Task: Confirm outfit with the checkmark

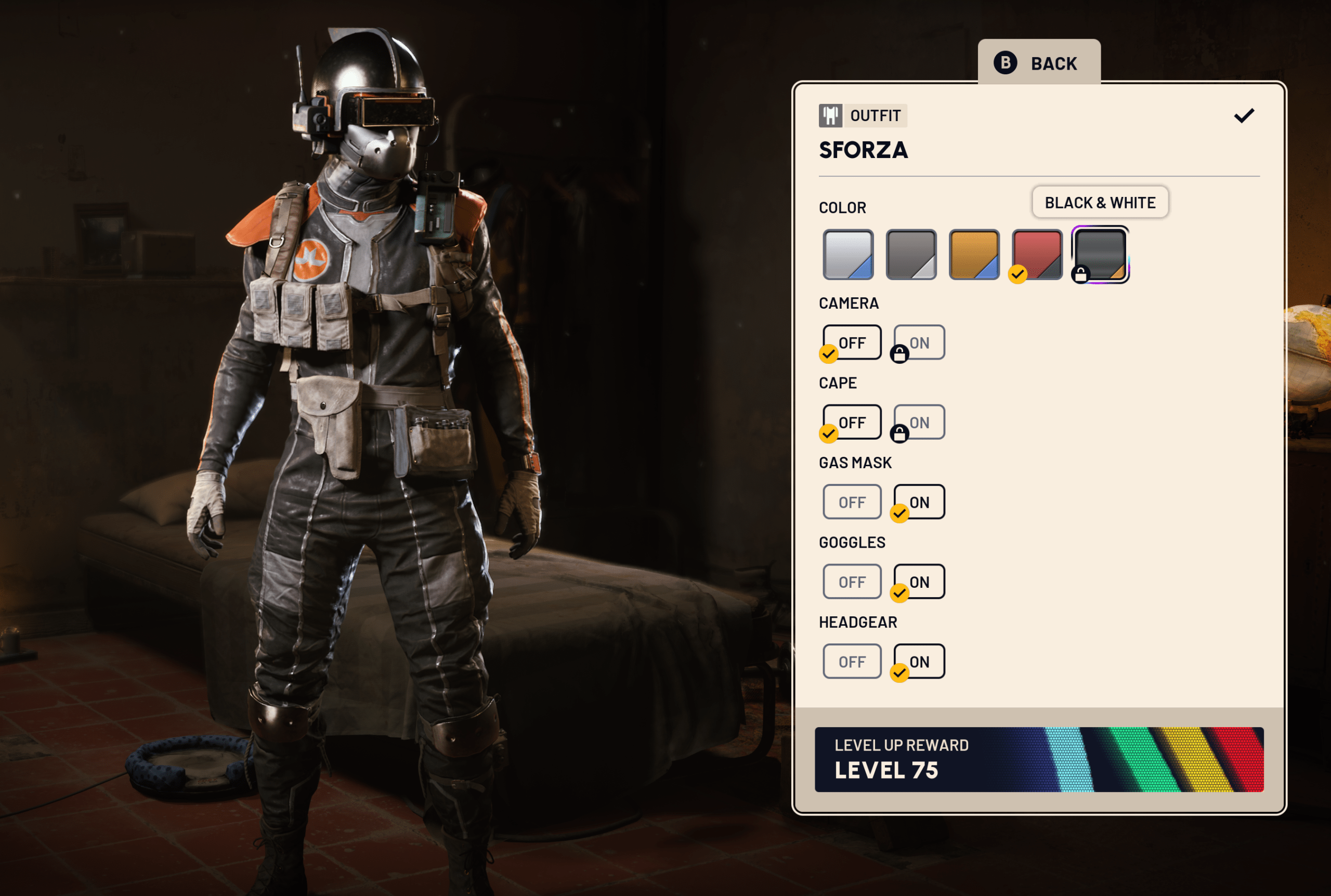Action: click(x=1244, y=116)
